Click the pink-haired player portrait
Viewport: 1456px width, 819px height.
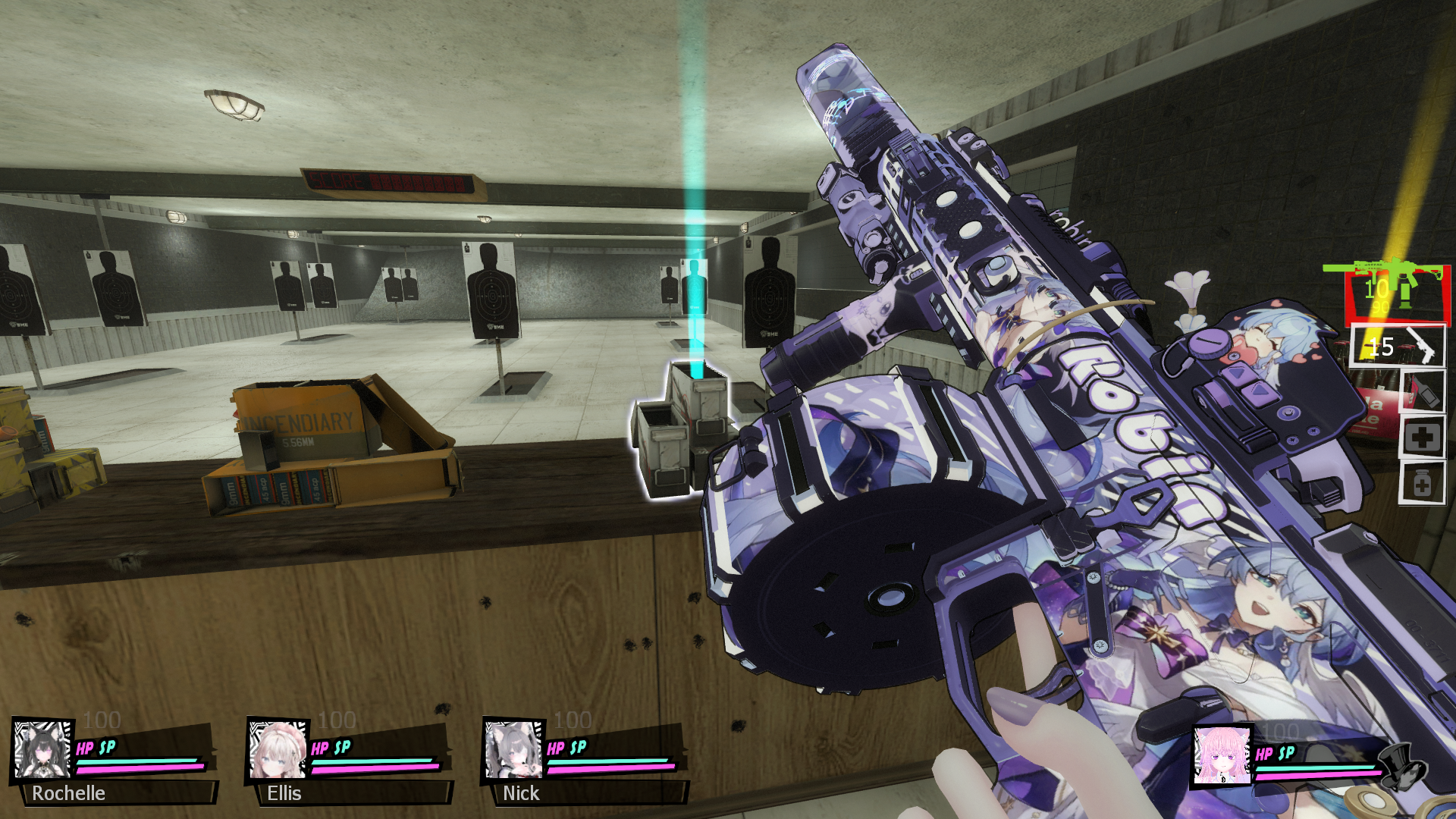[1222, 755]
